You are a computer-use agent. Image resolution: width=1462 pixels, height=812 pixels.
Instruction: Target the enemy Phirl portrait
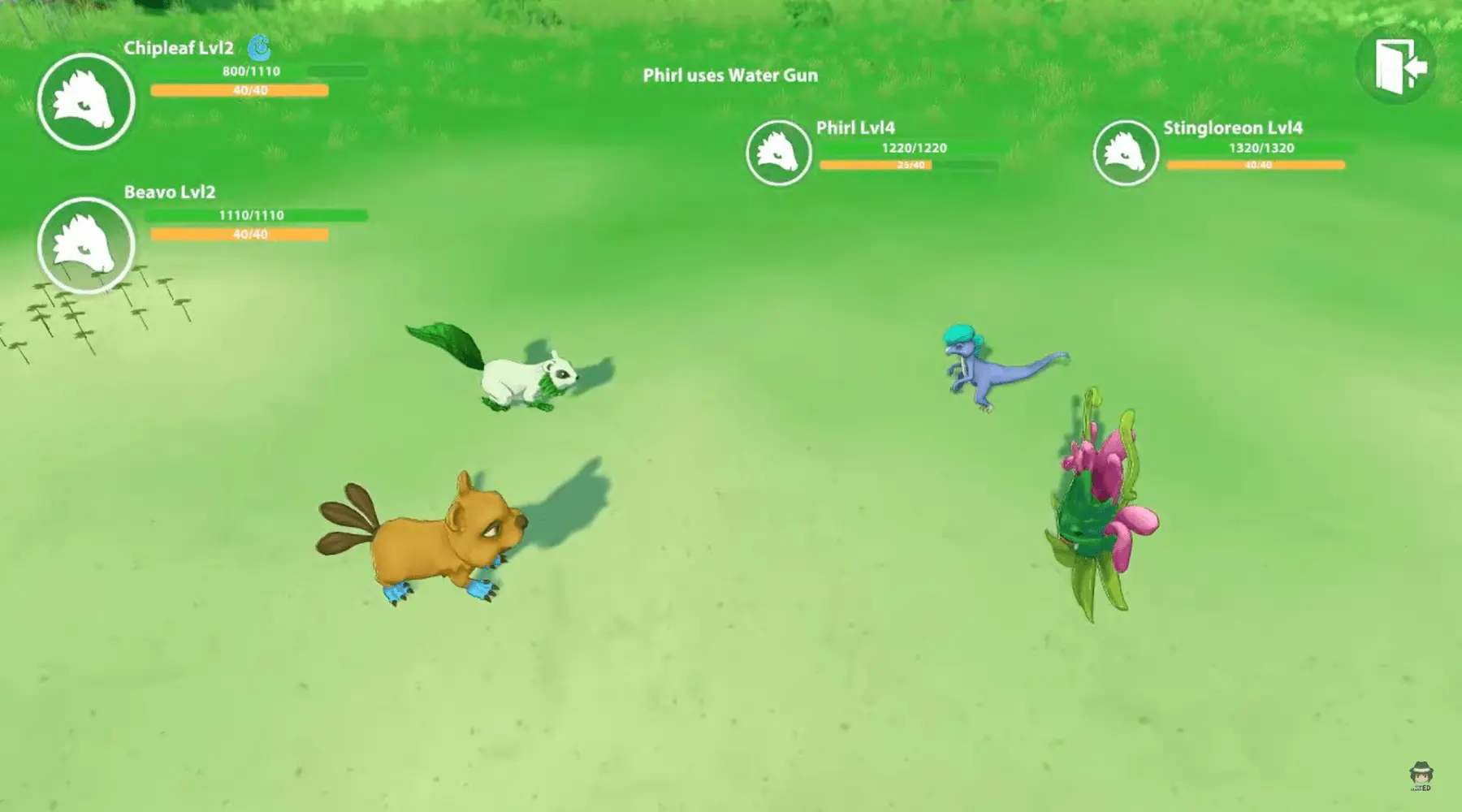778,153
